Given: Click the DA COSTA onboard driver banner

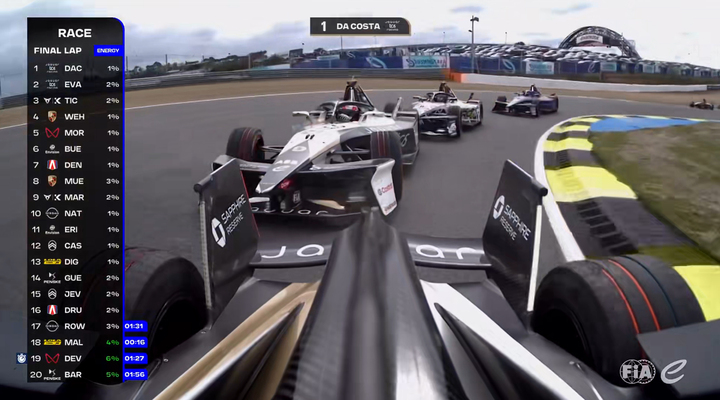Looking at the screenshot, I should (x=360, y=26).
